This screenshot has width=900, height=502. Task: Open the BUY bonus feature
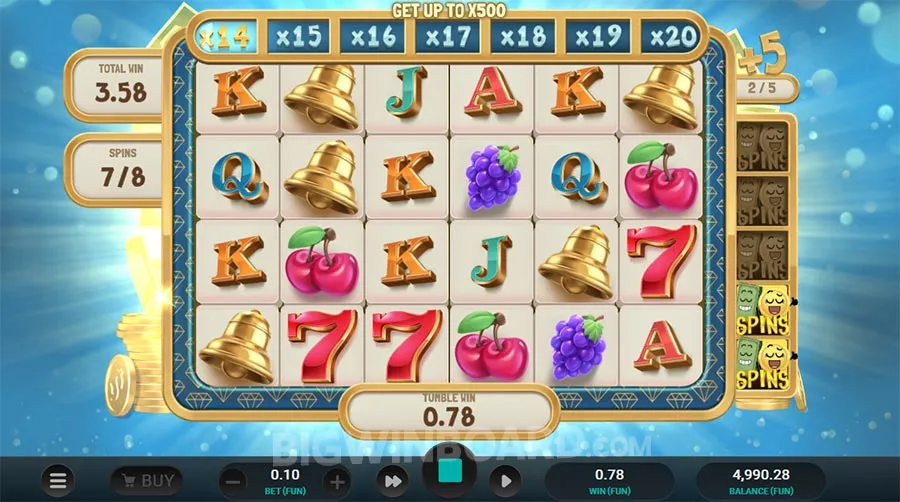pos(146,480)
